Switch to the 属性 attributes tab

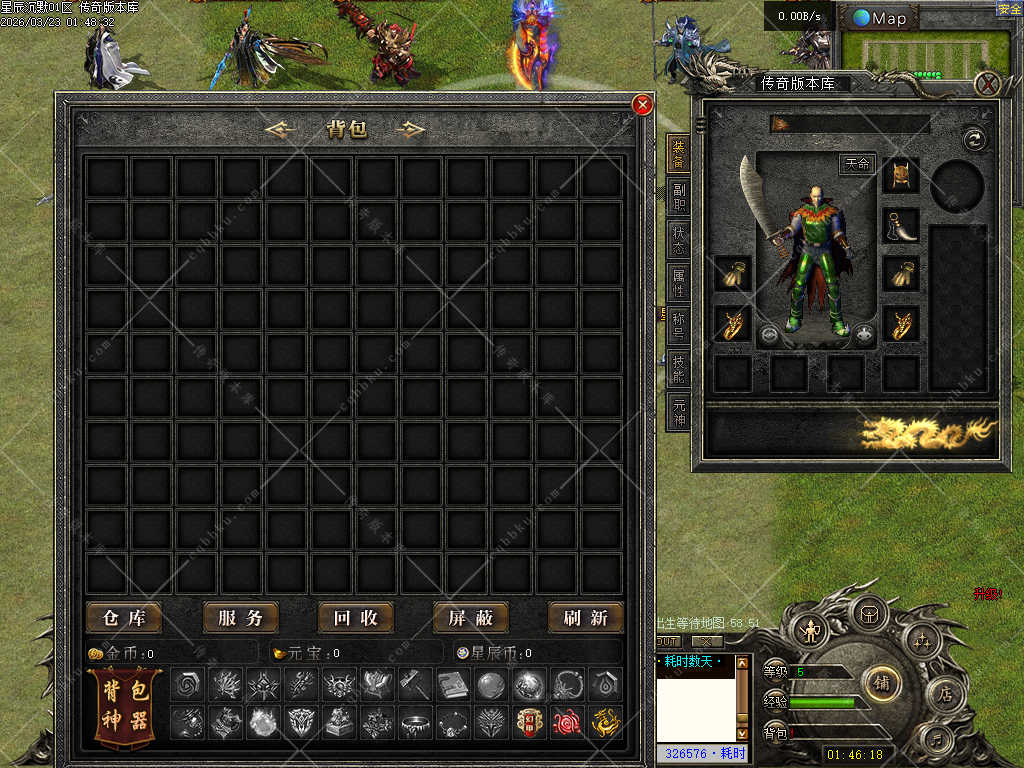coord(678,283)
